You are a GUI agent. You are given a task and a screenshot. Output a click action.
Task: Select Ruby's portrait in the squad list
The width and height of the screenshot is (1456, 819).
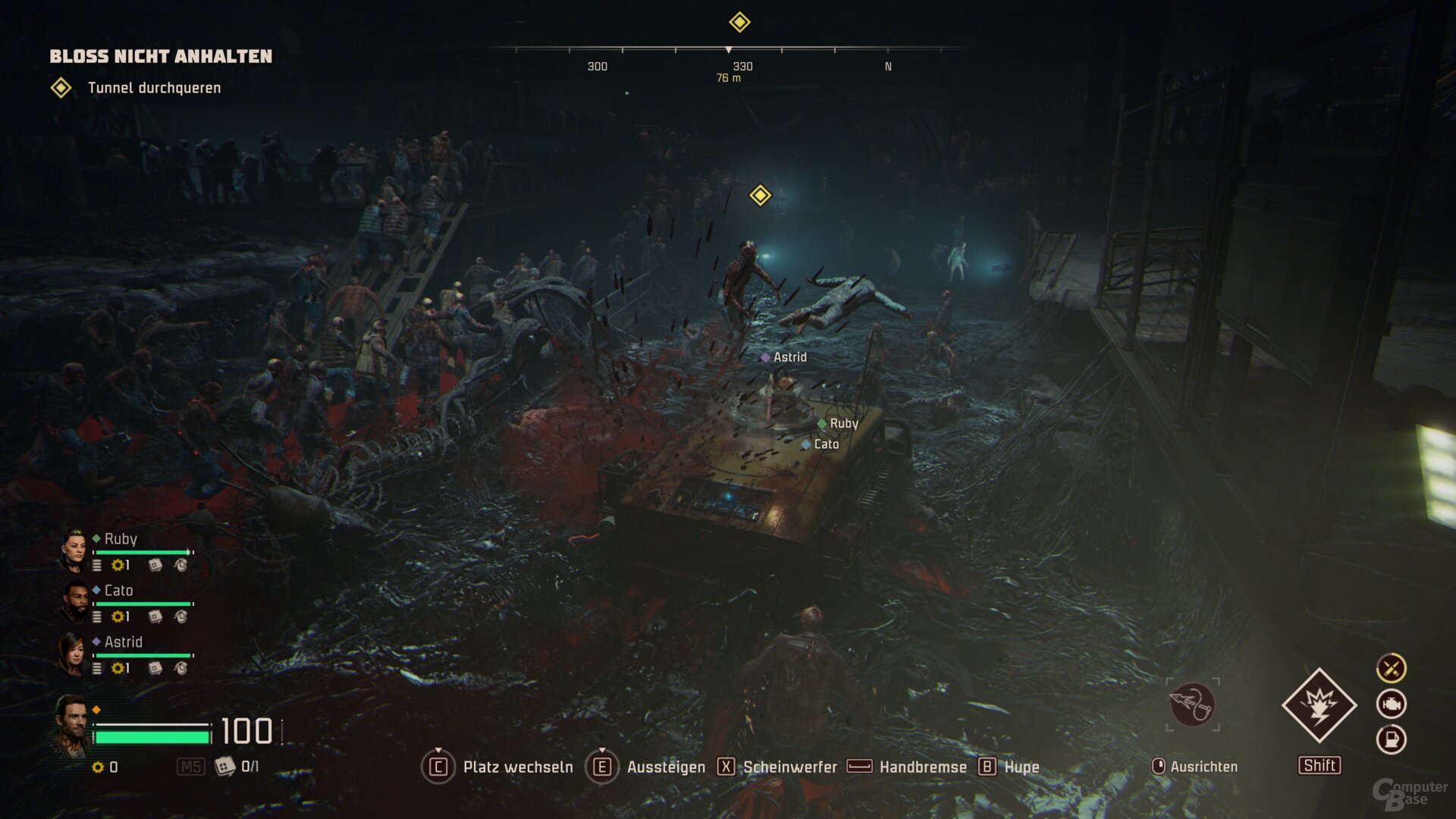74,551
